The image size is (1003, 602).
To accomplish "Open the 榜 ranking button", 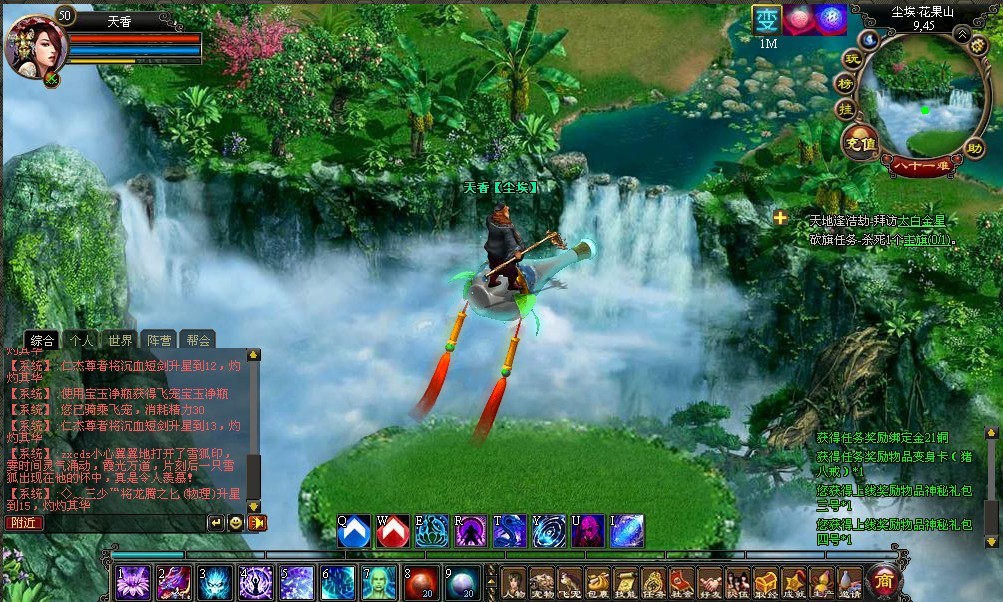I will [x=845, y=84].
